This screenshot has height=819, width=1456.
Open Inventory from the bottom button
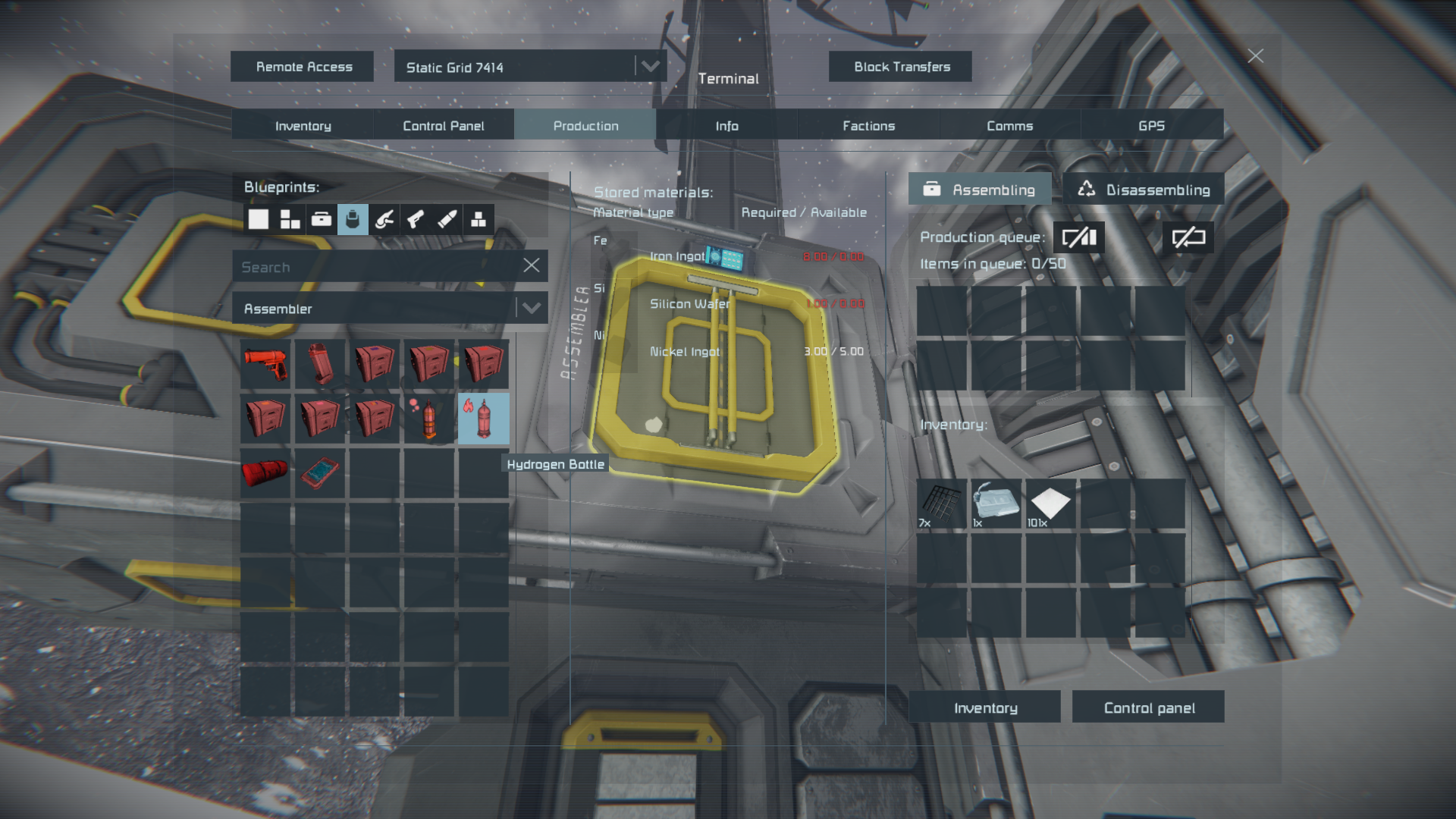(x=984, y=708)
